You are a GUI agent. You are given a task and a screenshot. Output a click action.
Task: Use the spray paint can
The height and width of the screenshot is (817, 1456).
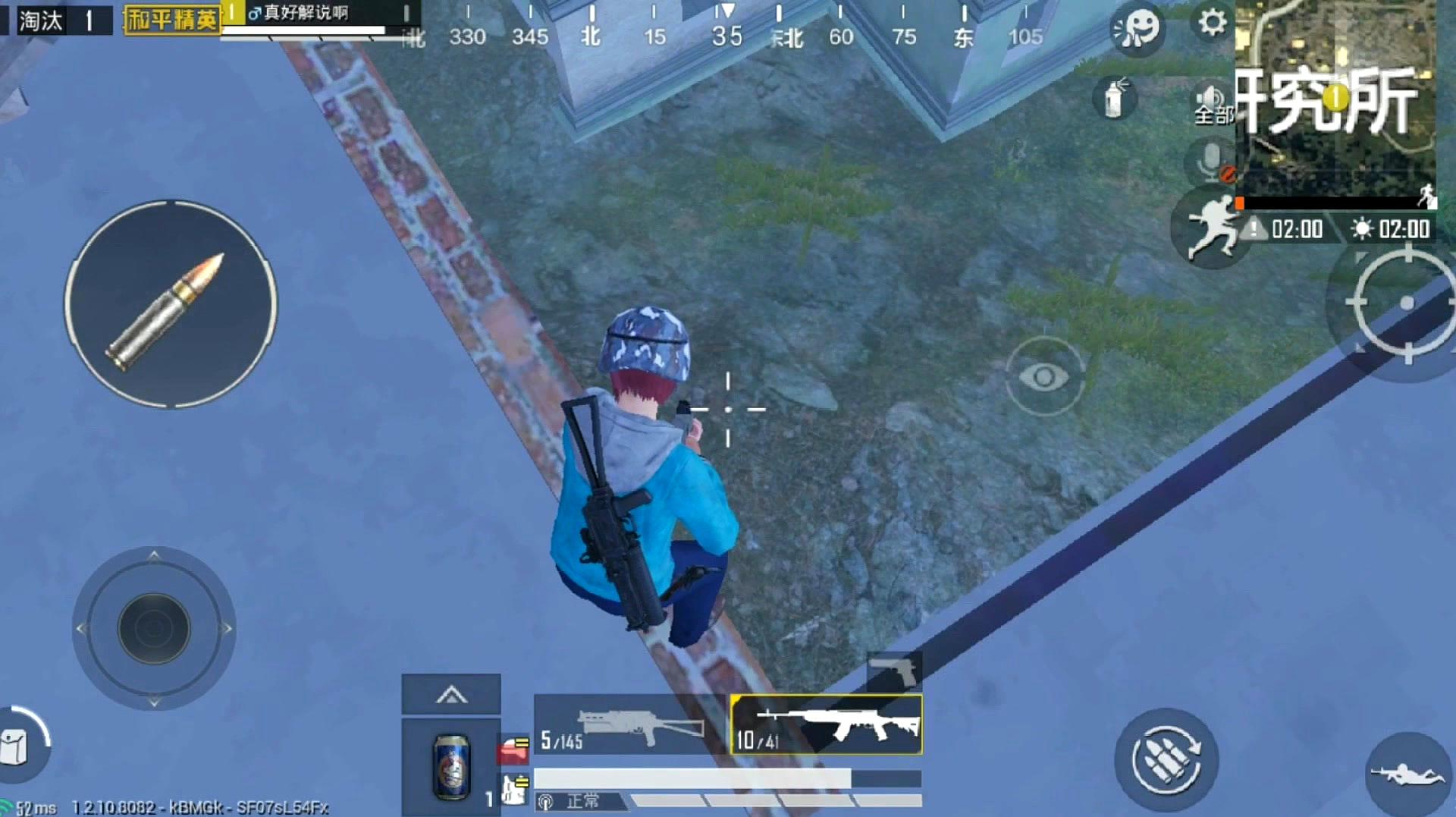tap(1114, 99)
